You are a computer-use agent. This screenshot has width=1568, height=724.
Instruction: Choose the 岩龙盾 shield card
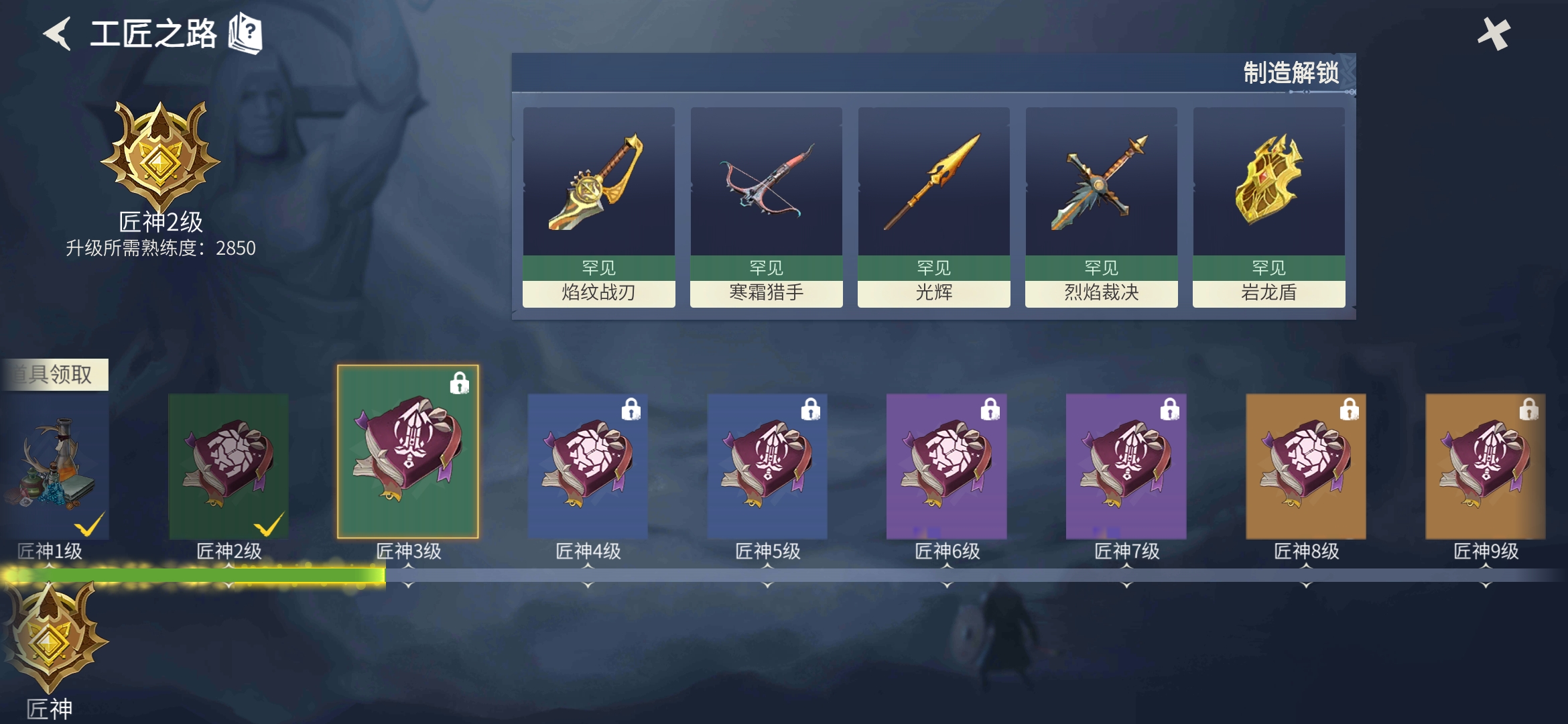[x=1268, y=206]
